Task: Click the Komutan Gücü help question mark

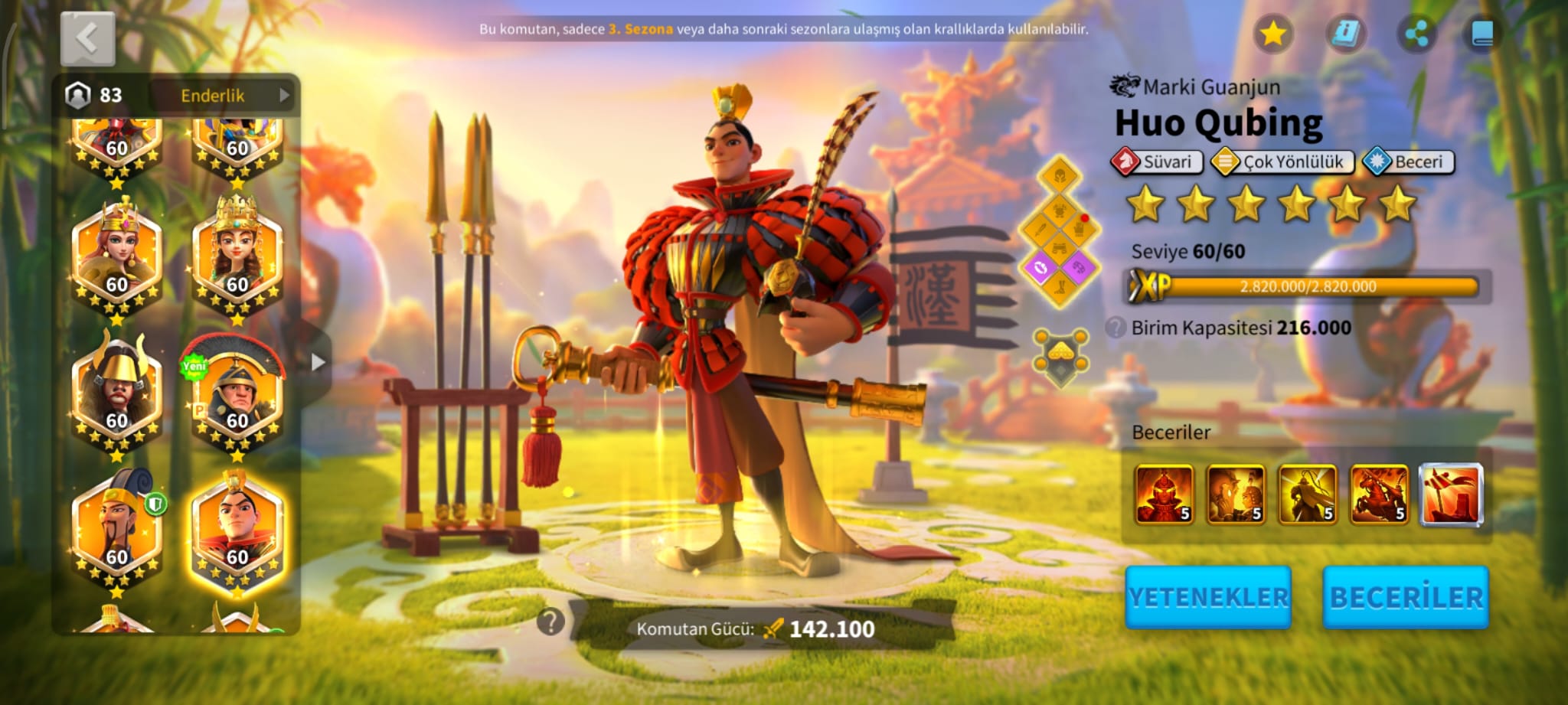Action: (x=550, y=622)
